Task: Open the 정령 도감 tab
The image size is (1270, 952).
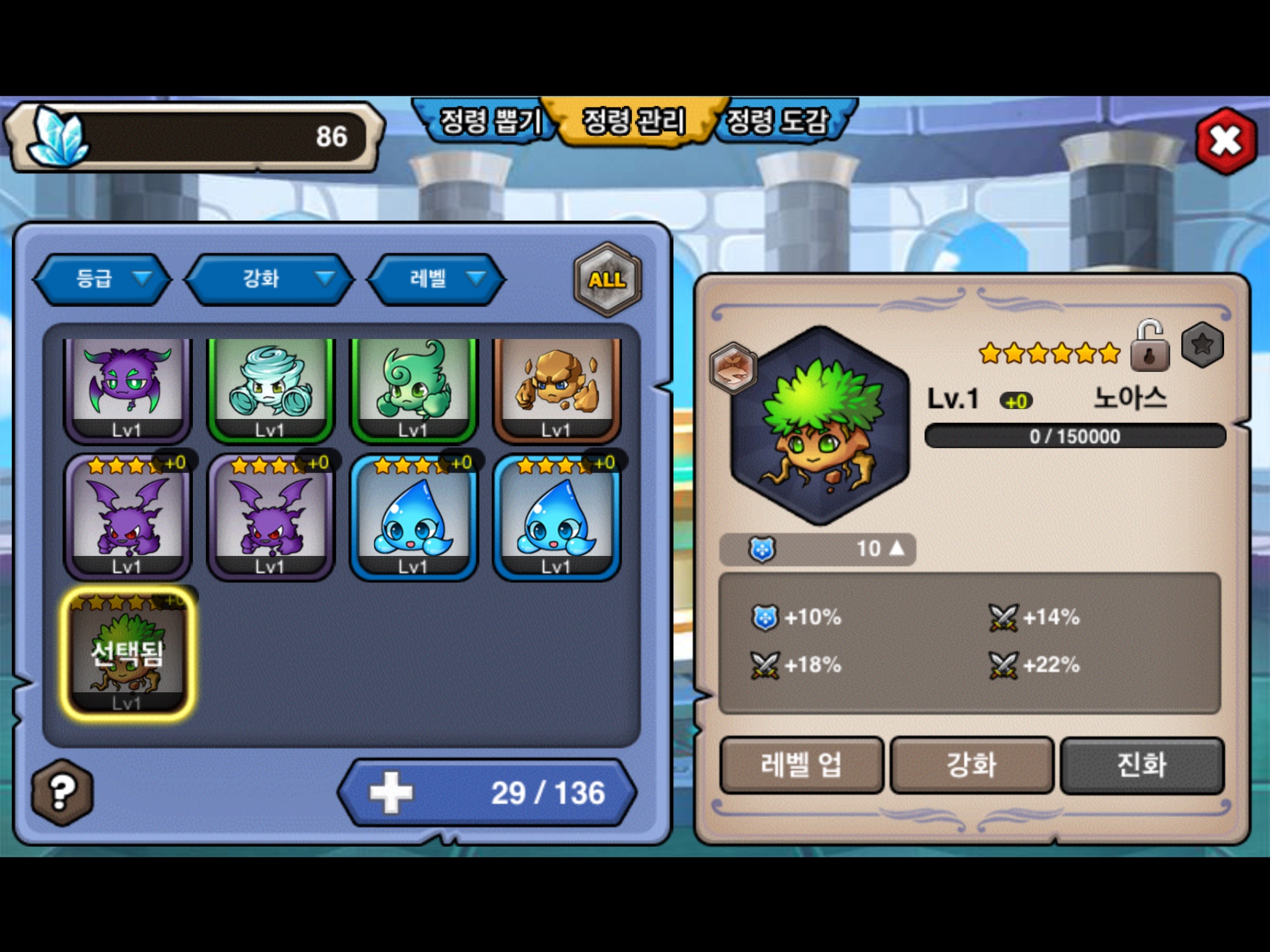Action: click(x=779, y=122)
